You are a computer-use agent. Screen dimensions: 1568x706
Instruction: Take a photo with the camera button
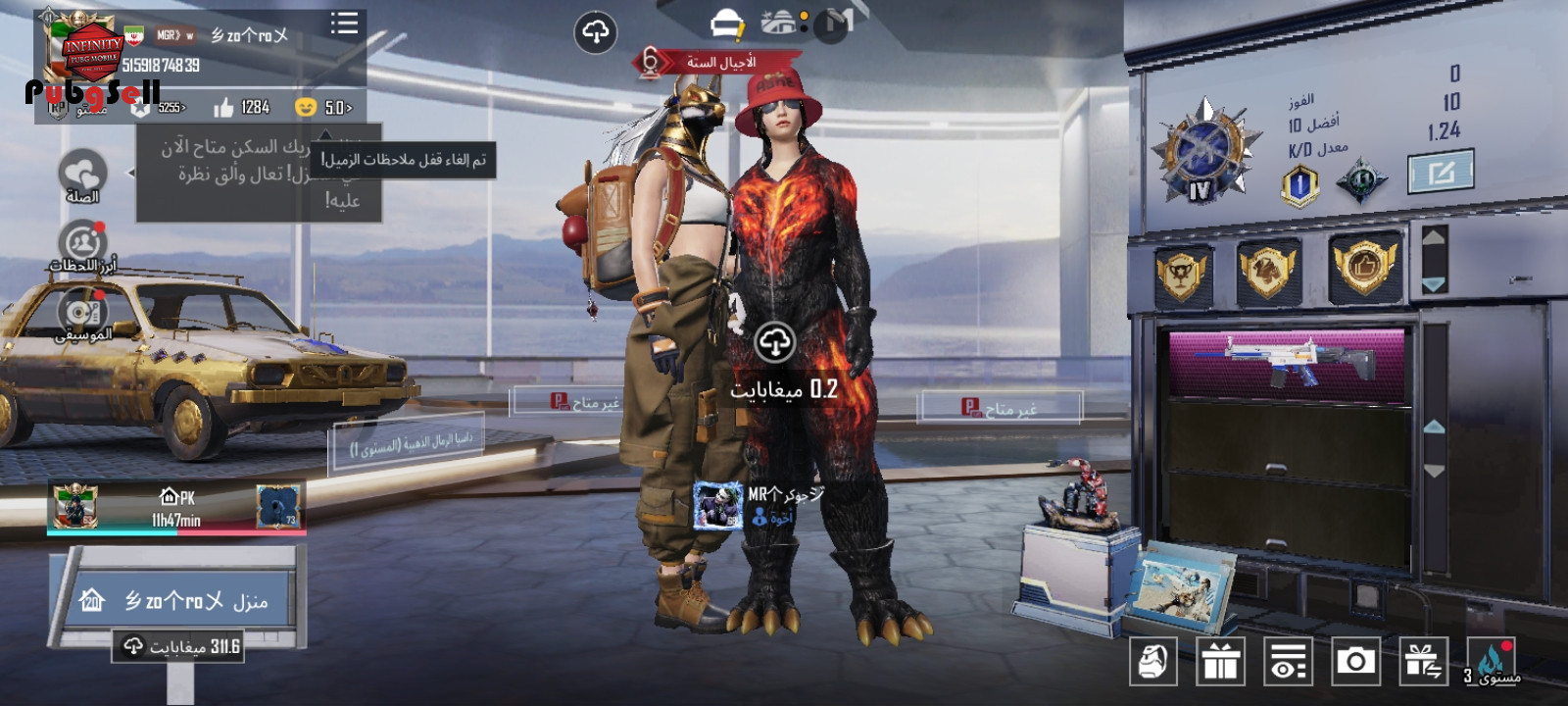click(1355, 662)
